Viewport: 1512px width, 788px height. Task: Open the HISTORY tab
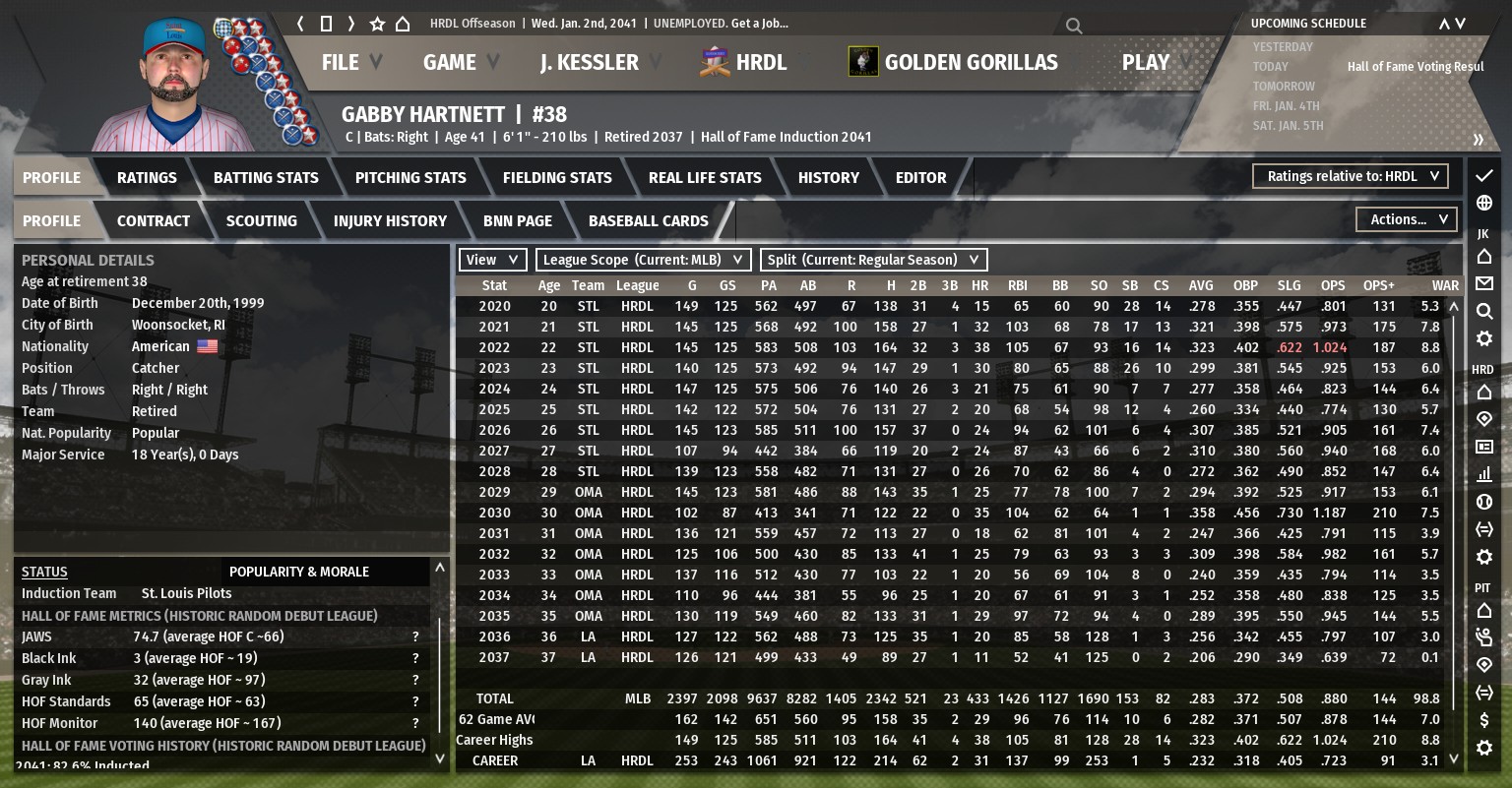coord(828,177)
